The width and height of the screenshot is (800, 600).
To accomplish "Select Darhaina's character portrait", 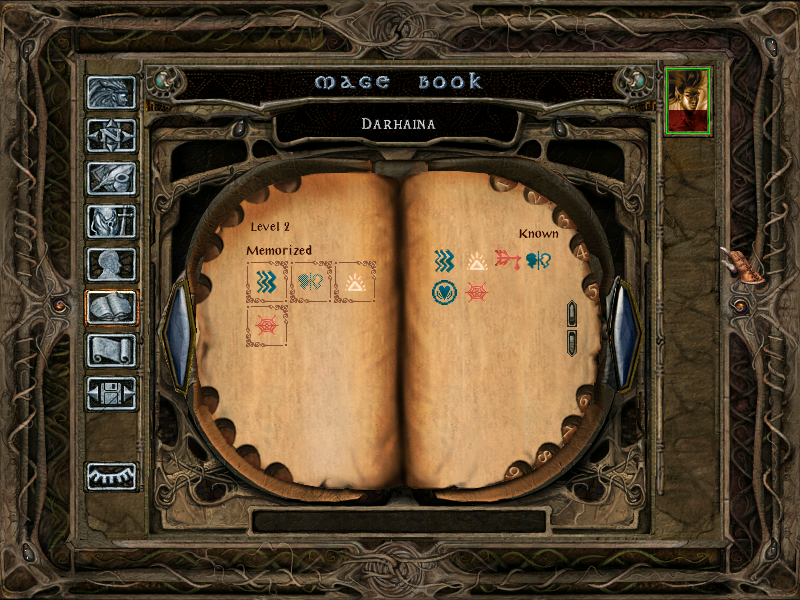I will 688,100.
